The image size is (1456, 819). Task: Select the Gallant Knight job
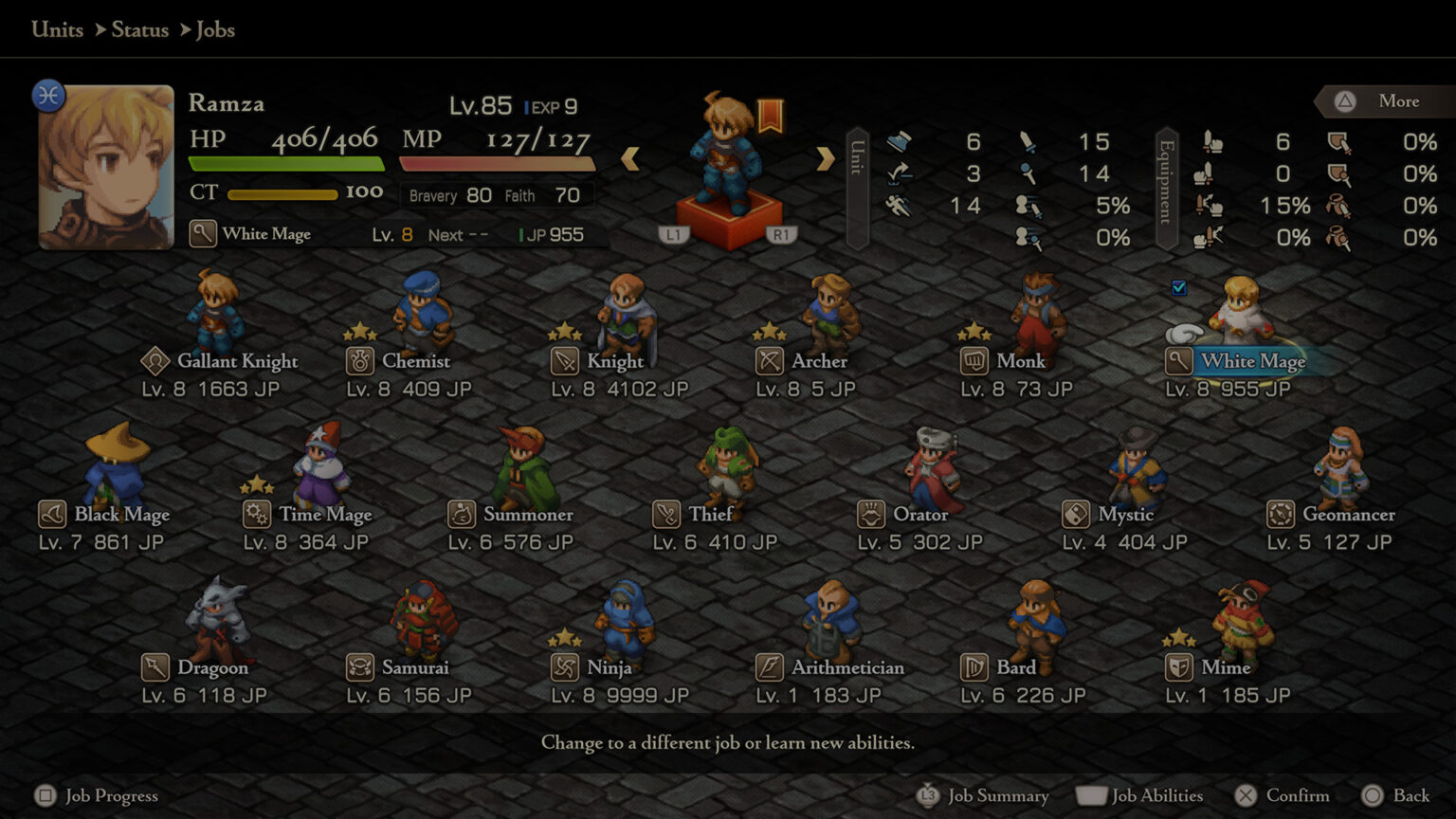236,361
